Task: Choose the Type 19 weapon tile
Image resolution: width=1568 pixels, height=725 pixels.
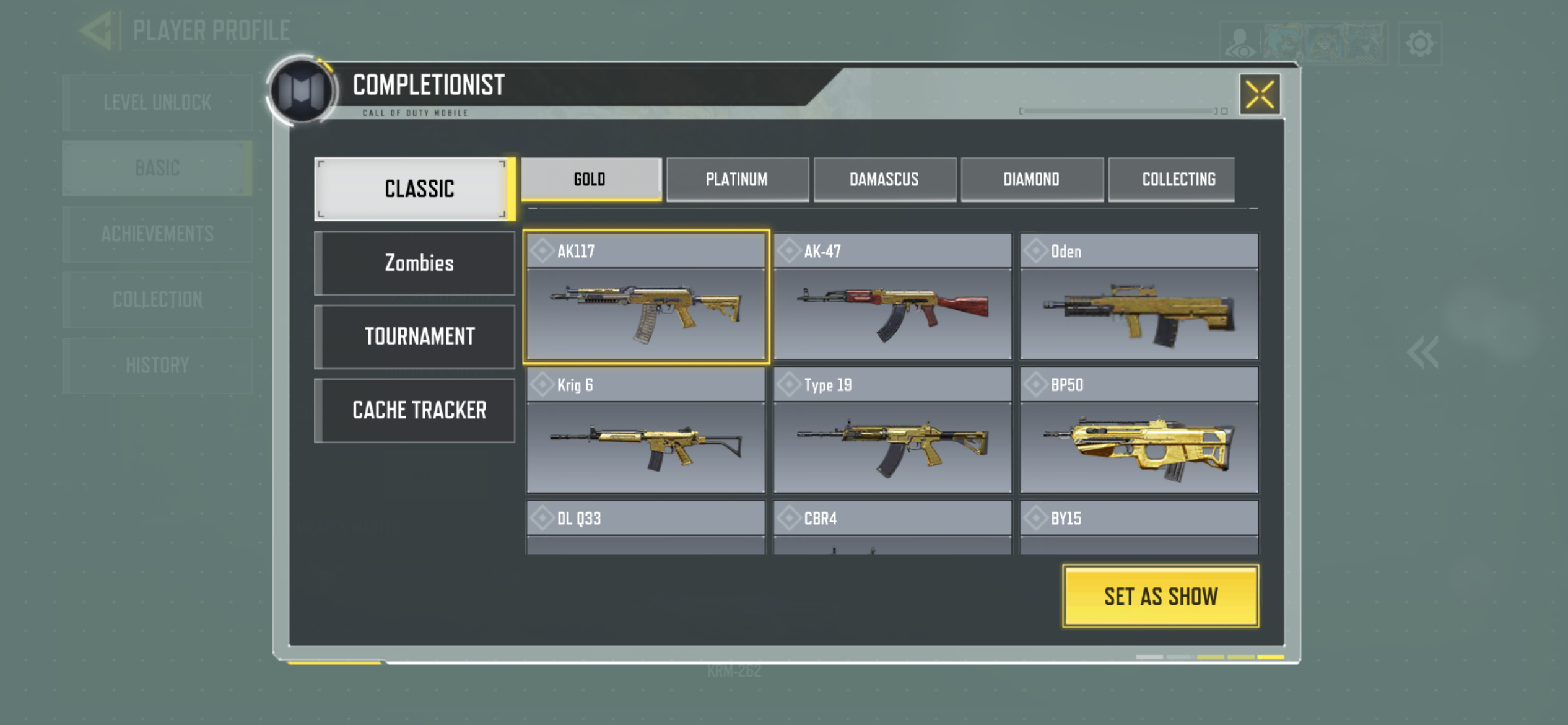Action: pos(892,431)
